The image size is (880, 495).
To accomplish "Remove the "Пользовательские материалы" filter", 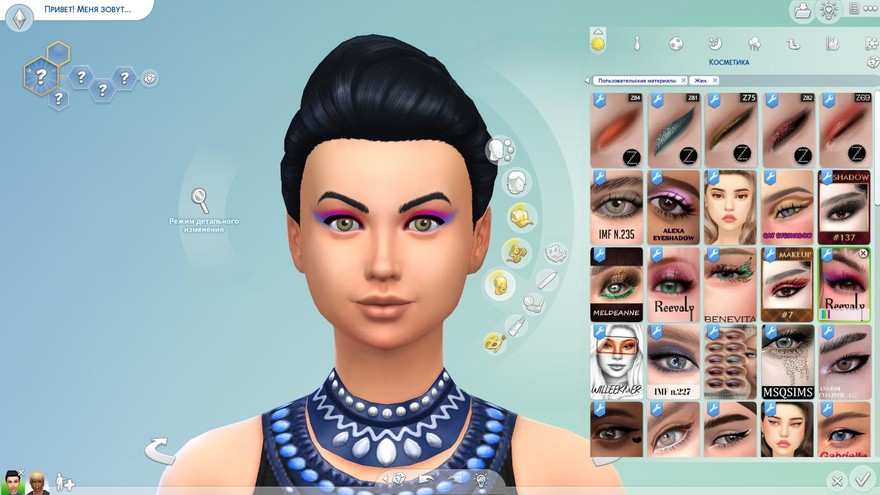I will (683, 80).
